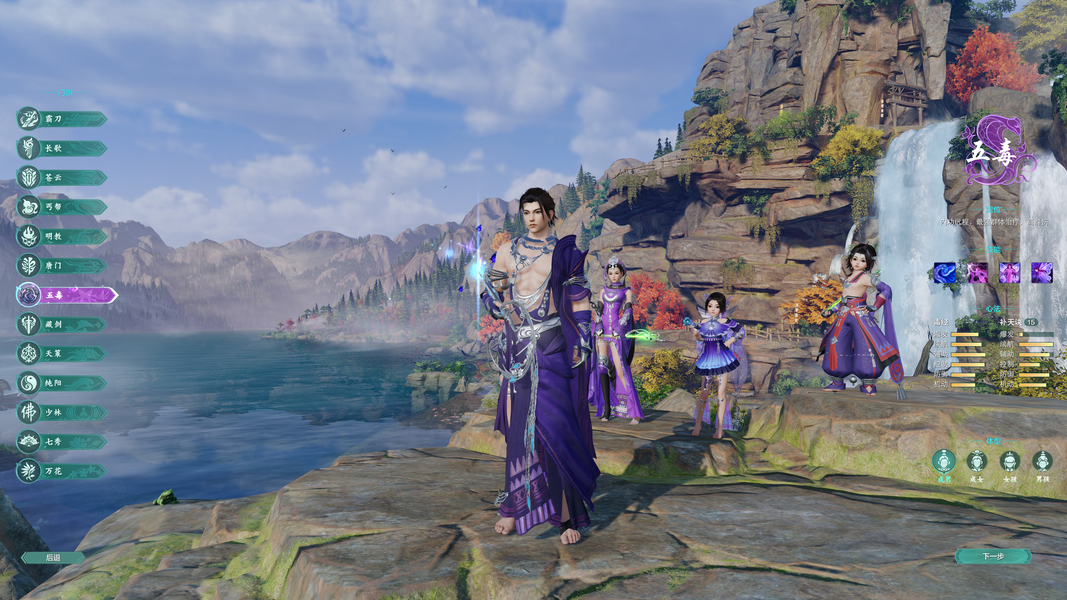Pick the 苍云 sect option
The width and height of the screenshot is (1067, 600).
(62, 178)
